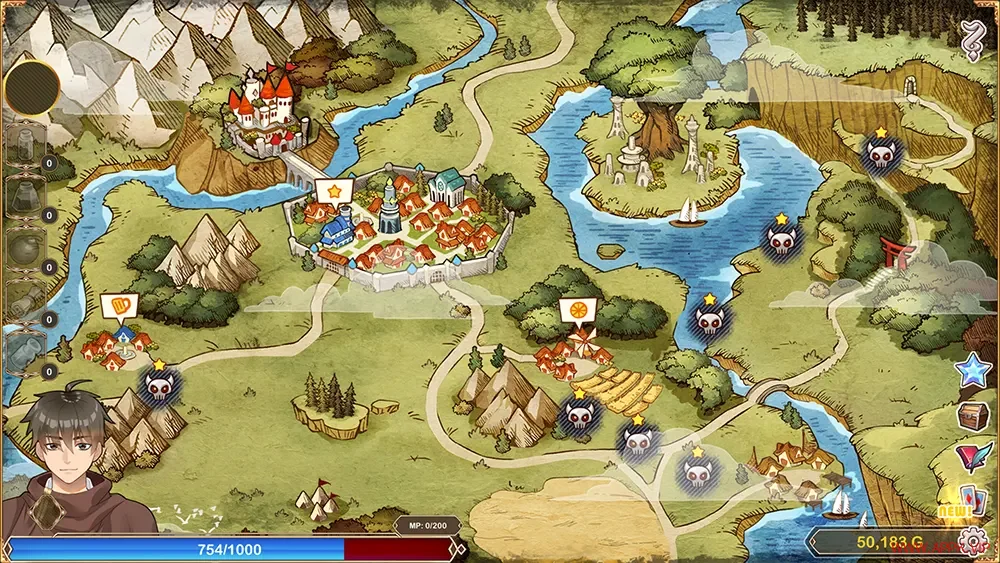Open the settings gear
This screenshot has height=563, width=1000.
click(x=970, y=542)
